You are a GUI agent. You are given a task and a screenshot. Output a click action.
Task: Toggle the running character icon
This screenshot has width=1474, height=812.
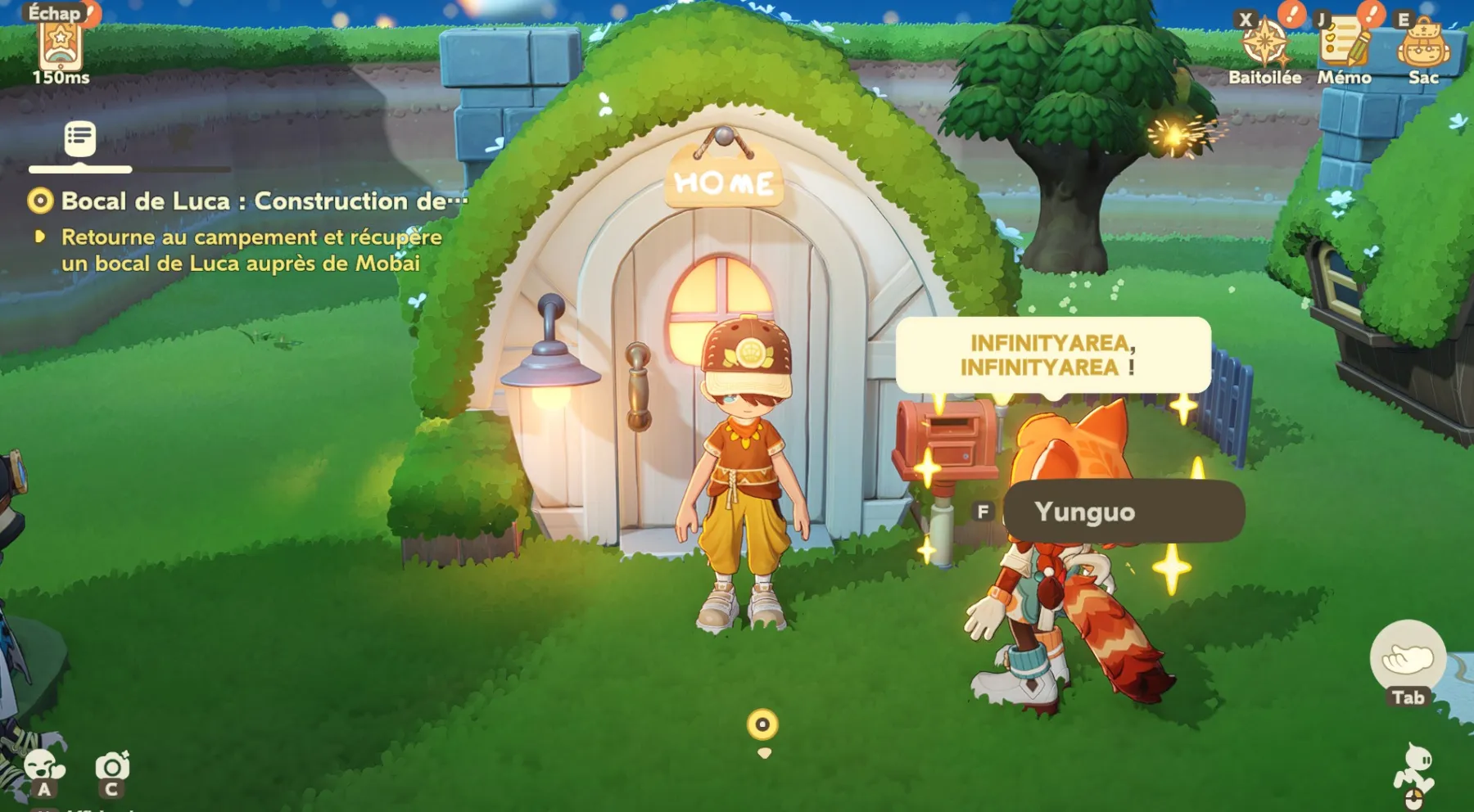point(1415,769)
